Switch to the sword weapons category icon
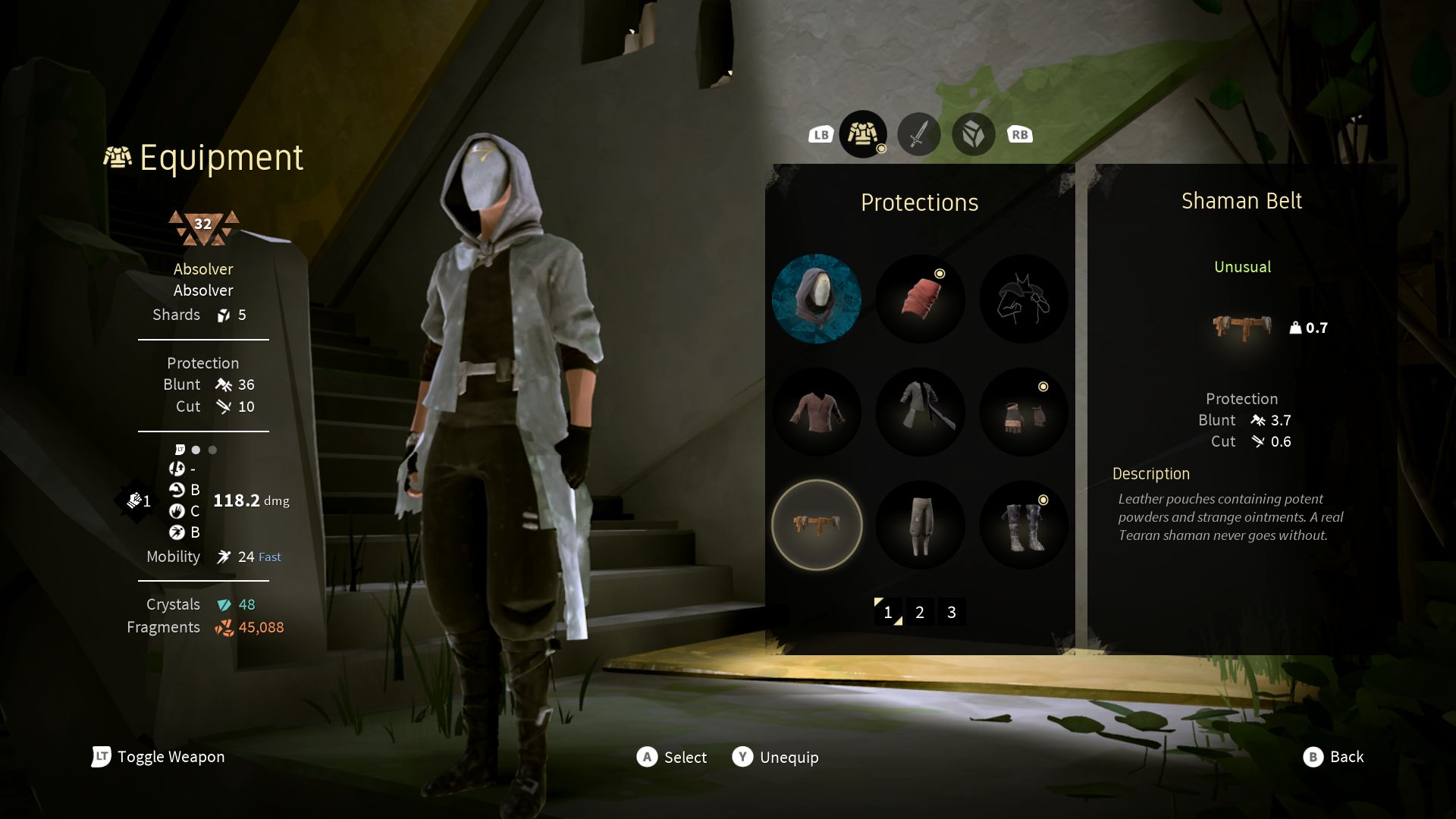The width and height of the screenshot is (1456, 819). coord(918,133)
